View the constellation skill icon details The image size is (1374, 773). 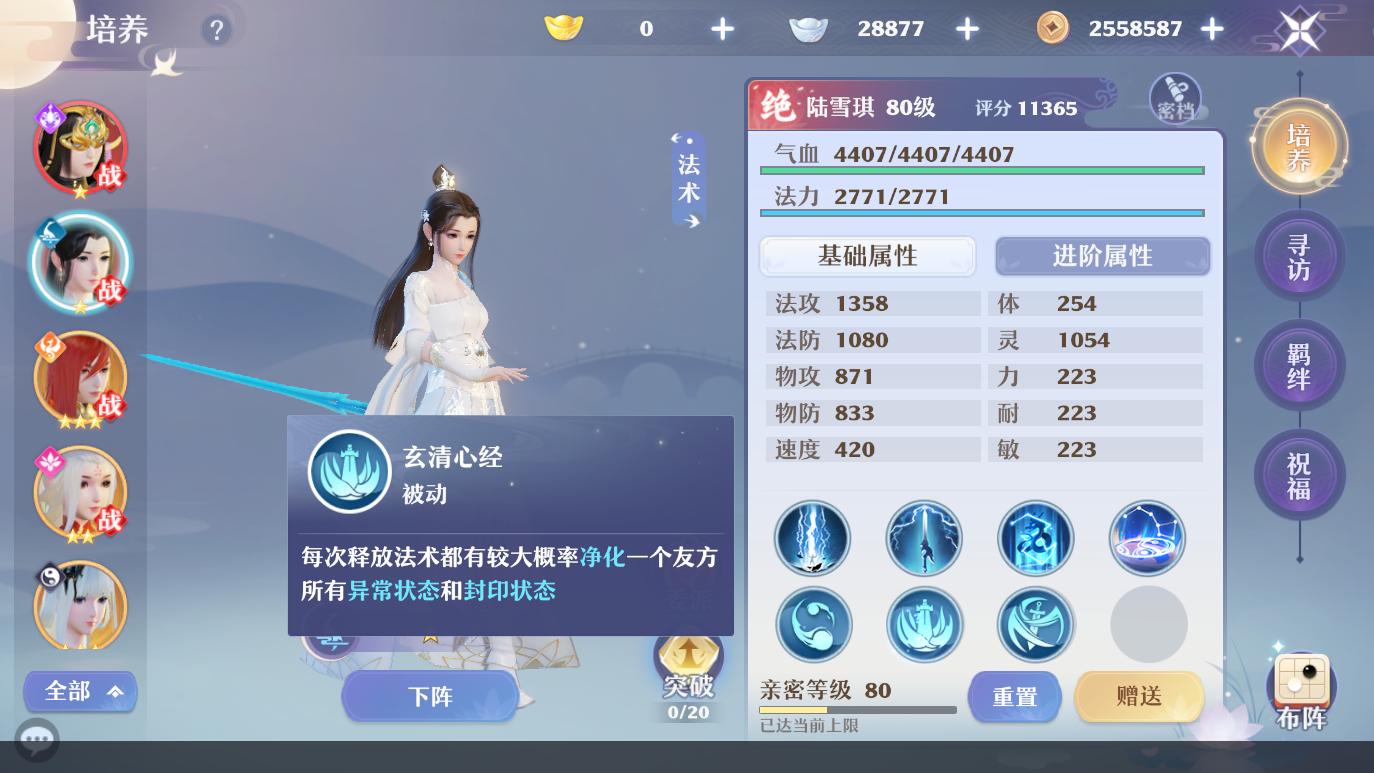1147,538
